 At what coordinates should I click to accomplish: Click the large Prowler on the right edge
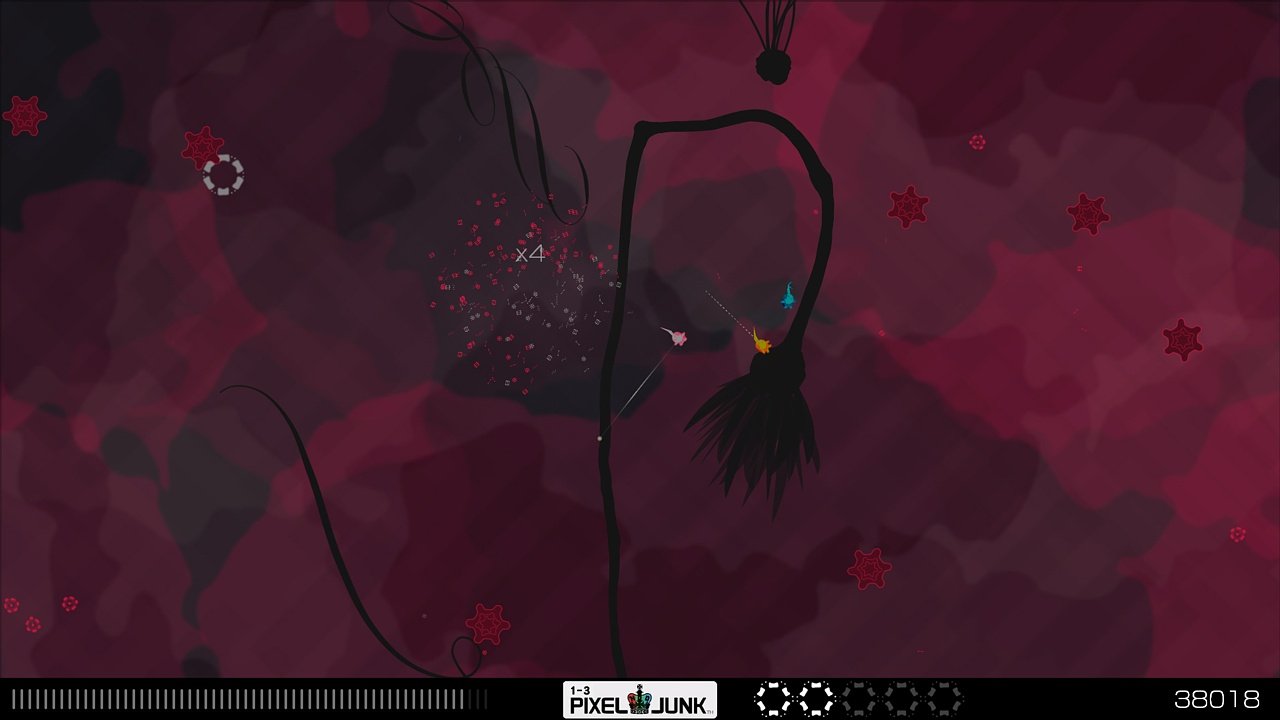1185,338
